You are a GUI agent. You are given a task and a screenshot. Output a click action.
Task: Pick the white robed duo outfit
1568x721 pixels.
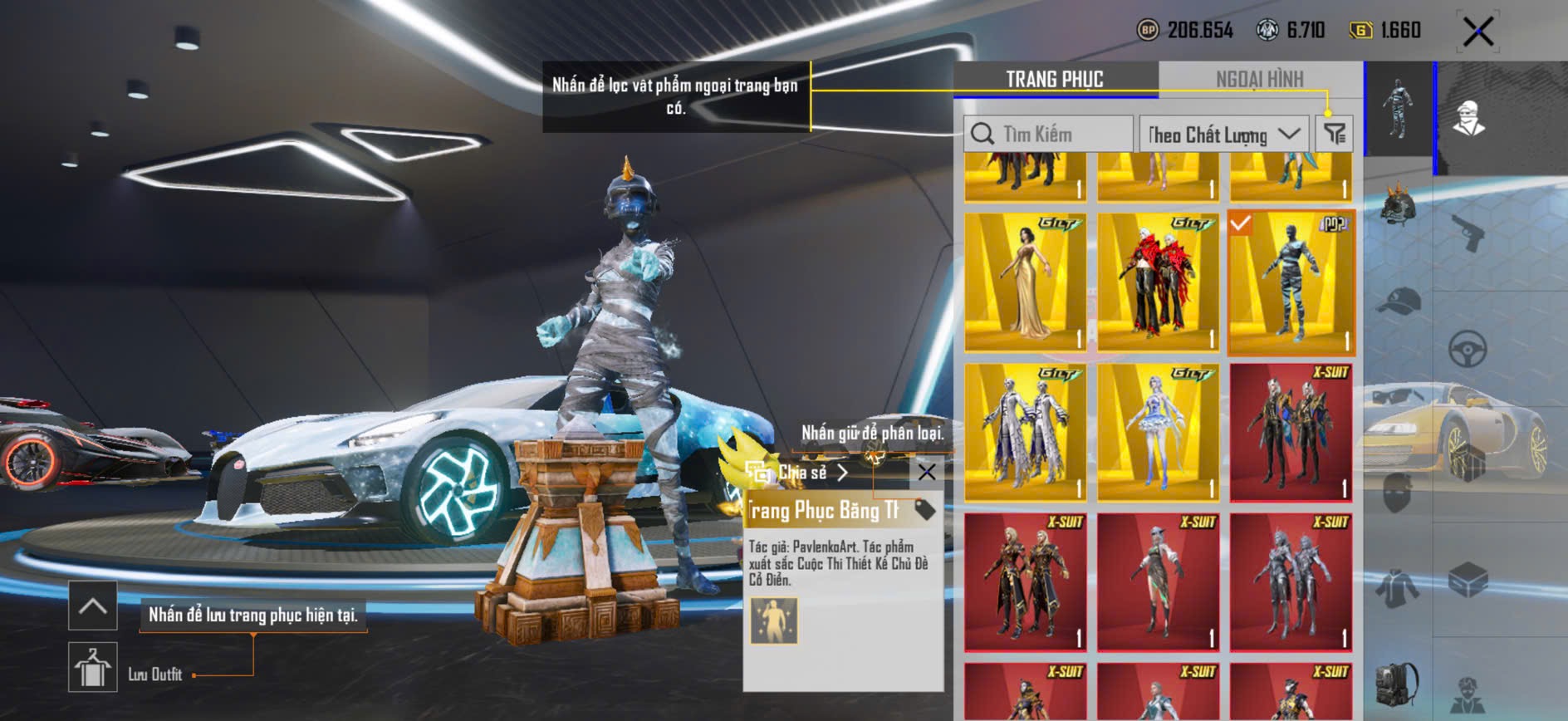point(1025,432)
